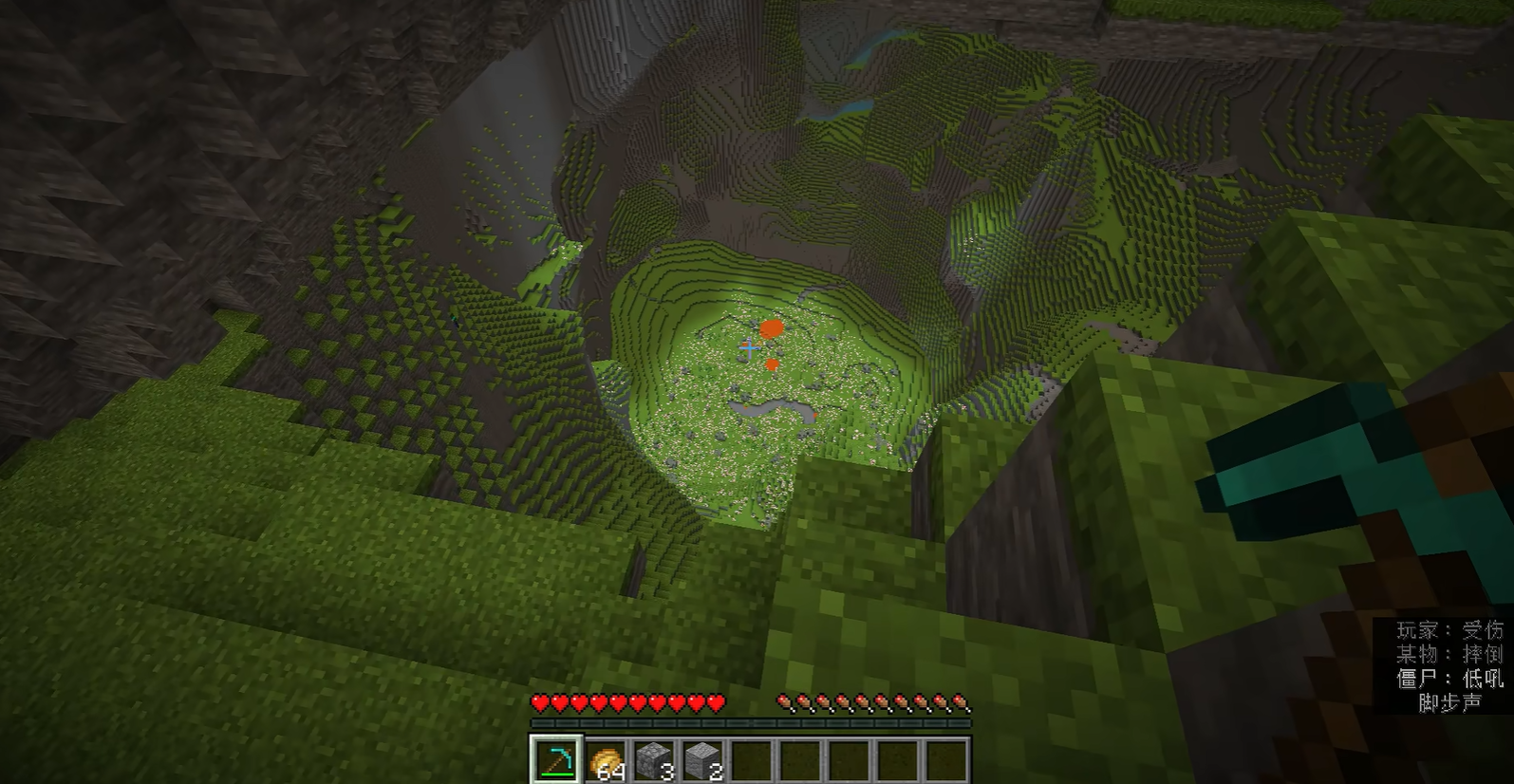Pick the smooth stone stack of 2
Image resolution: width=1514 pixels, height=784 pixels.
tap(702, 759)
